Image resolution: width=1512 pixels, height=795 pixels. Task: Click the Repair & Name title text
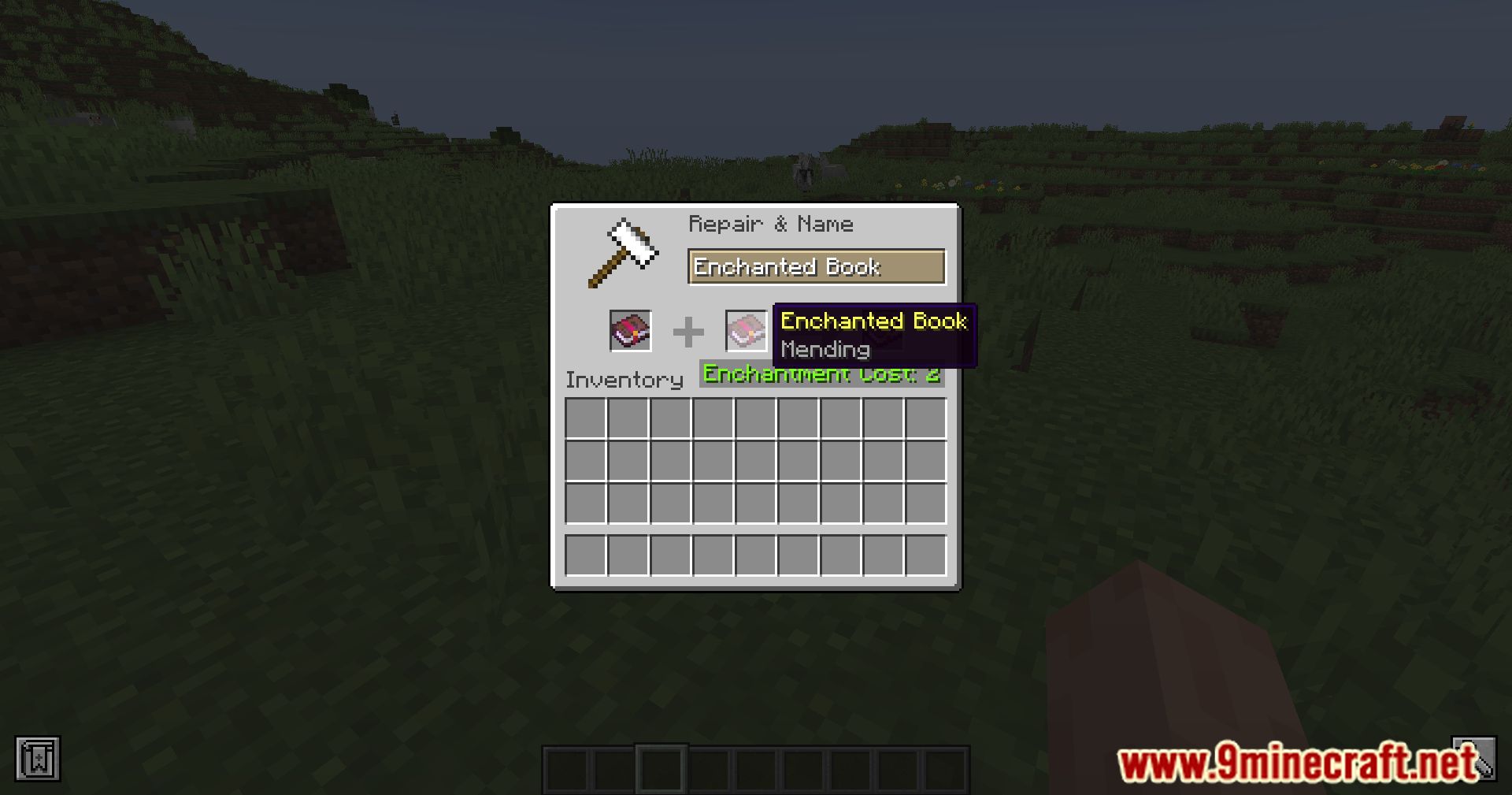770,223
